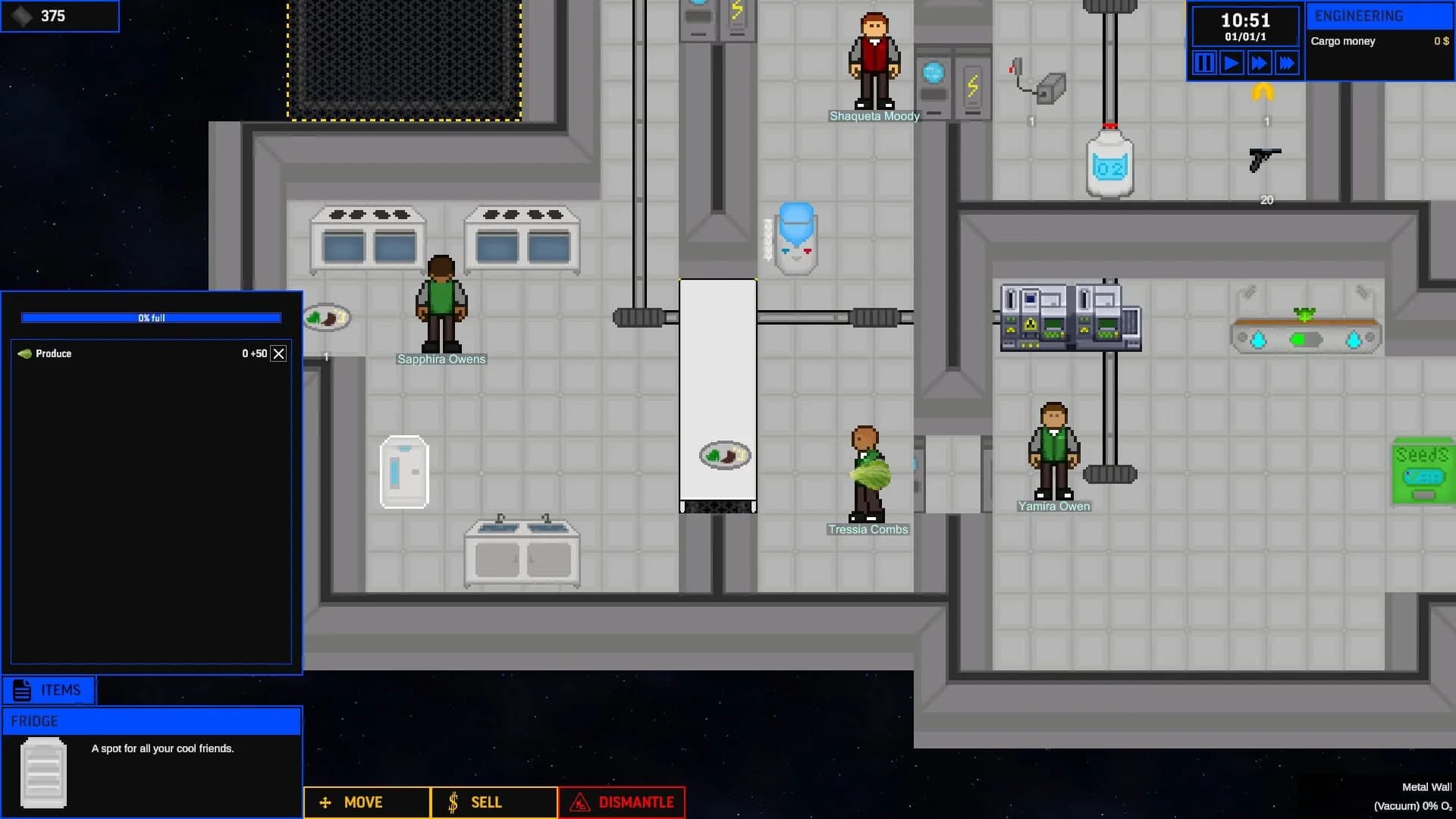Select the fastest game speed icon
This screenshot has width=1456, height=819.
coord(1287,63)
